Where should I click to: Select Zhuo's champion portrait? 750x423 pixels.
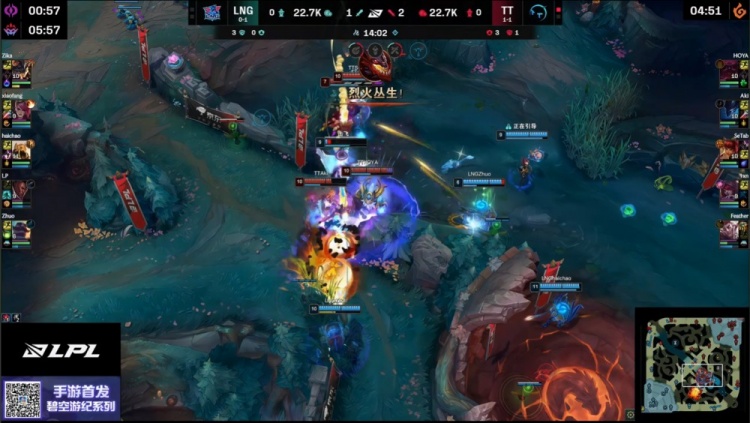pos(20,229)
